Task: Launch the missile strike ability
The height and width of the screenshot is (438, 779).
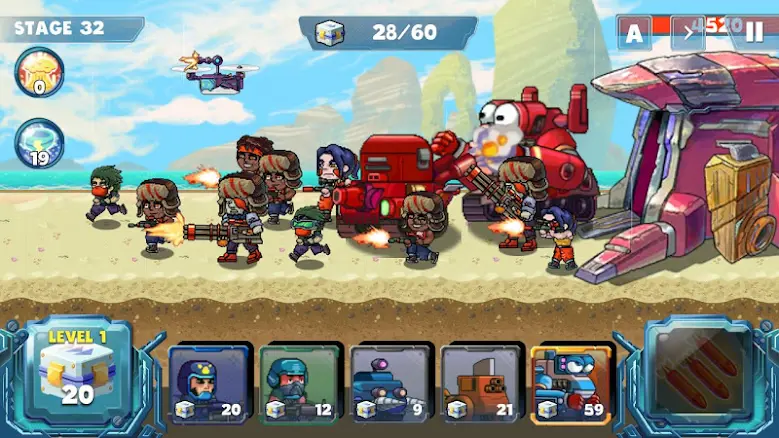Action: tap(698, 371)
